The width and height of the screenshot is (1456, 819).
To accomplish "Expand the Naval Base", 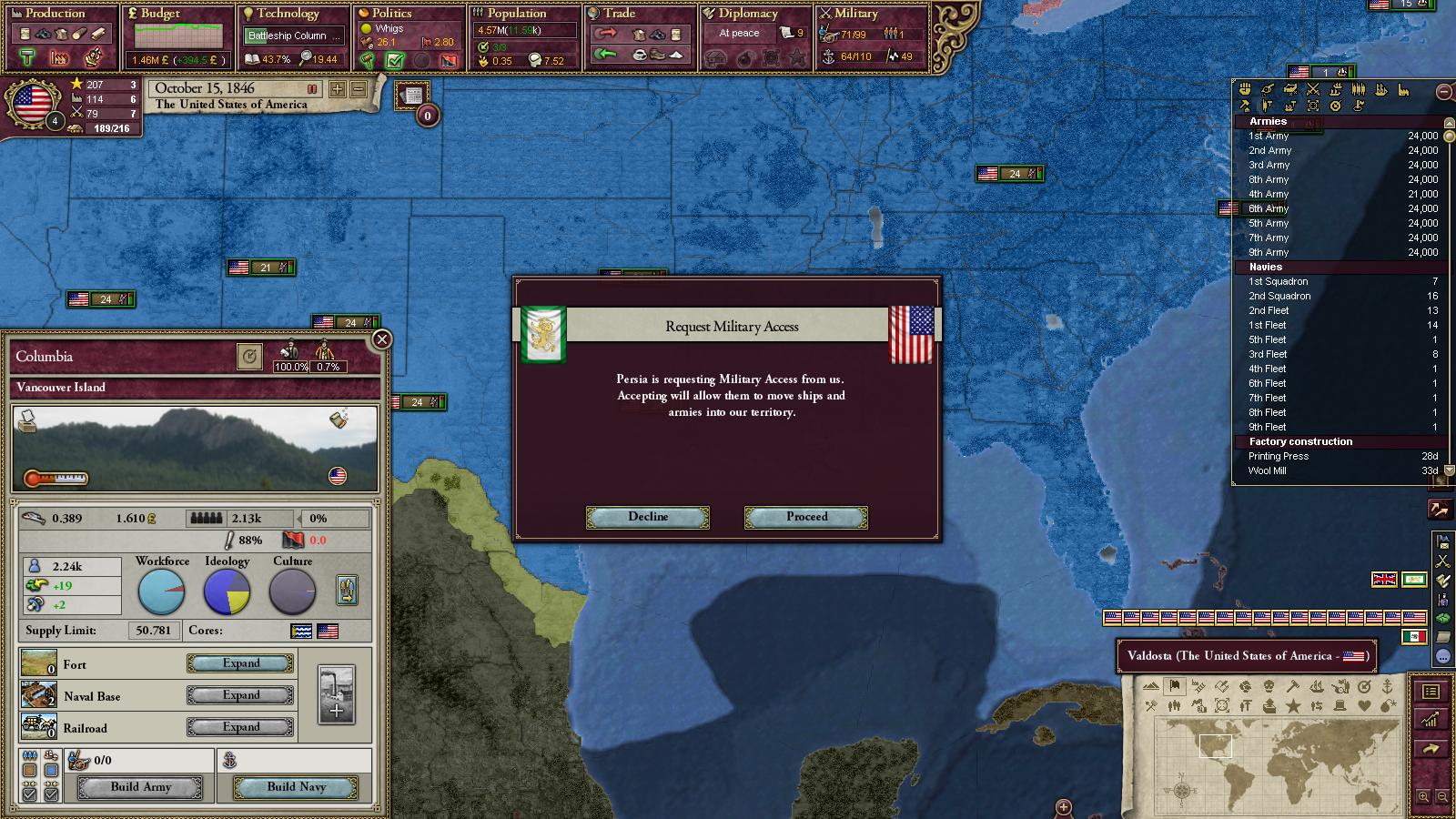I will [x=241, y=695].
